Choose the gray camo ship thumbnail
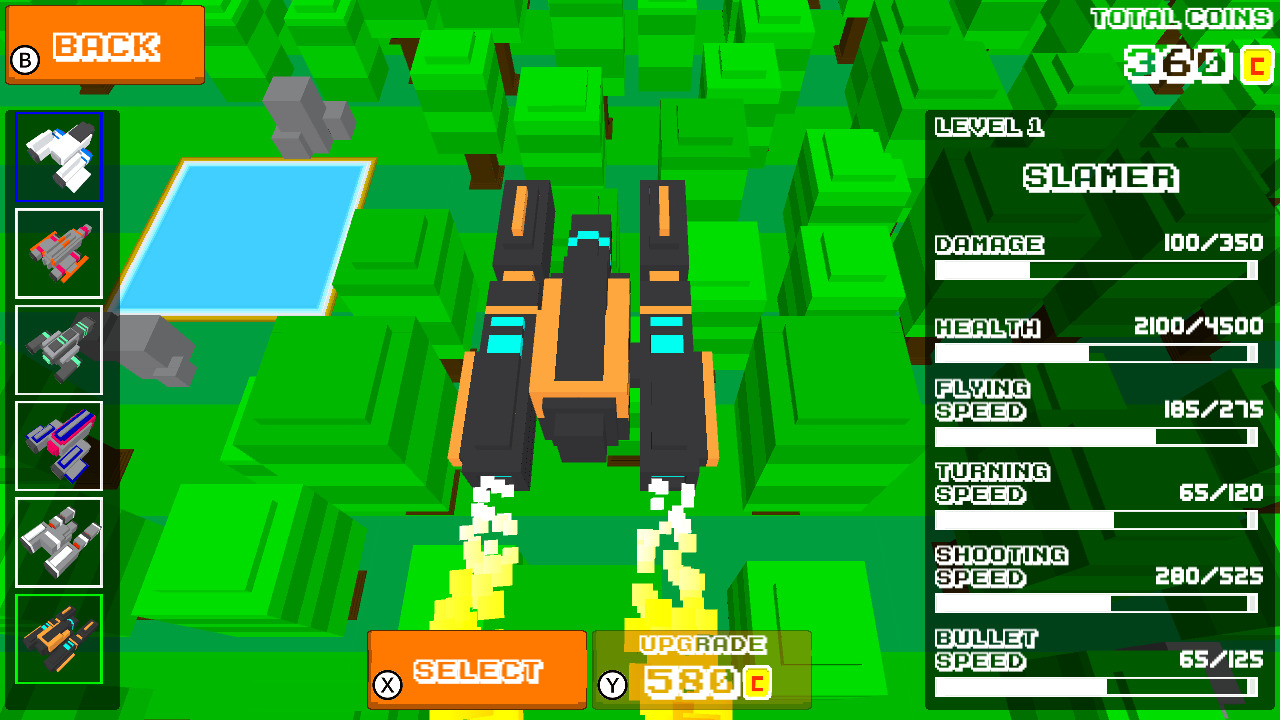Image resolution: width=1280 pixels, height=720 pixels. [59, 350]
